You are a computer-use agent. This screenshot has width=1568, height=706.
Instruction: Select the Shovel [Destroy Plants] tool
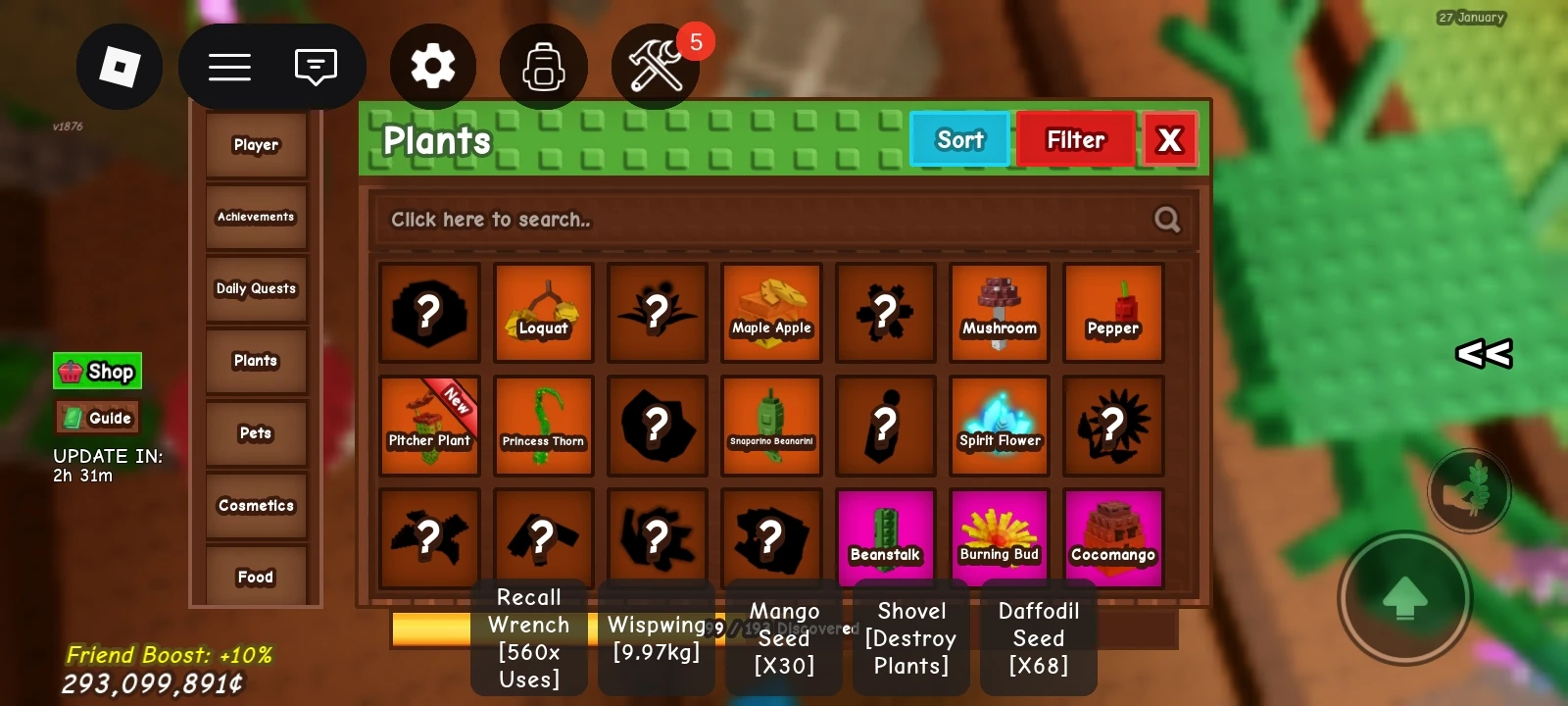(x=910, y=638)
